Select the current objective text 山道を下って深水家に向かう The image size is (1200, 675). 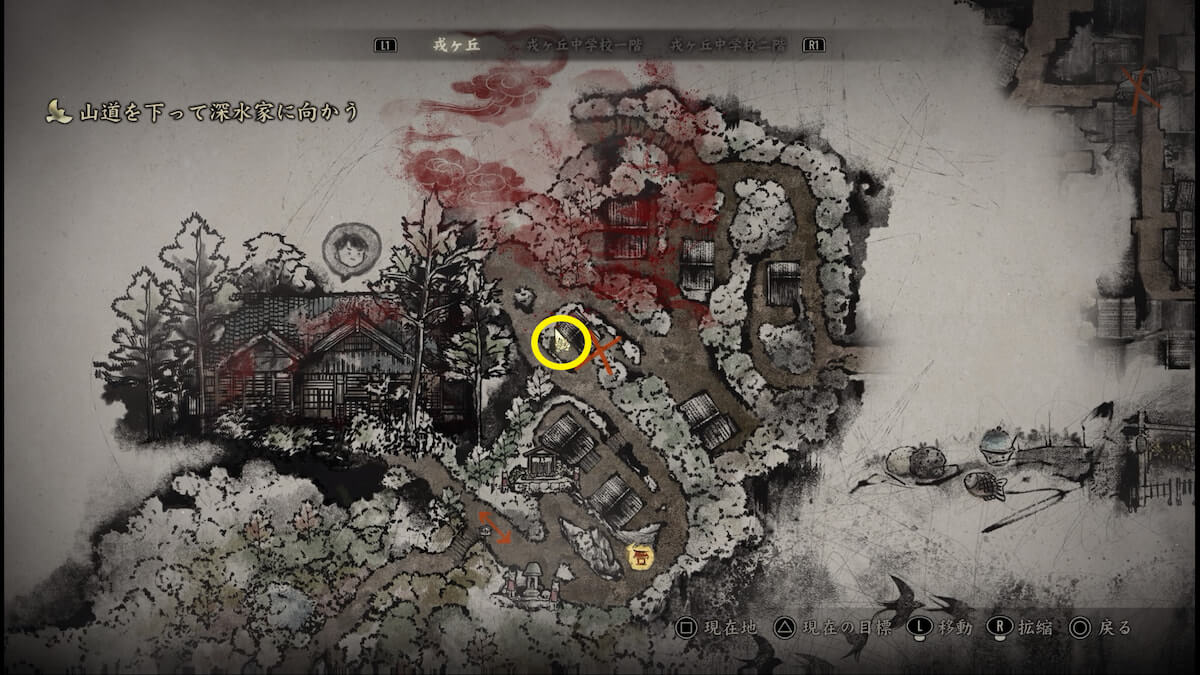(218, 111)
